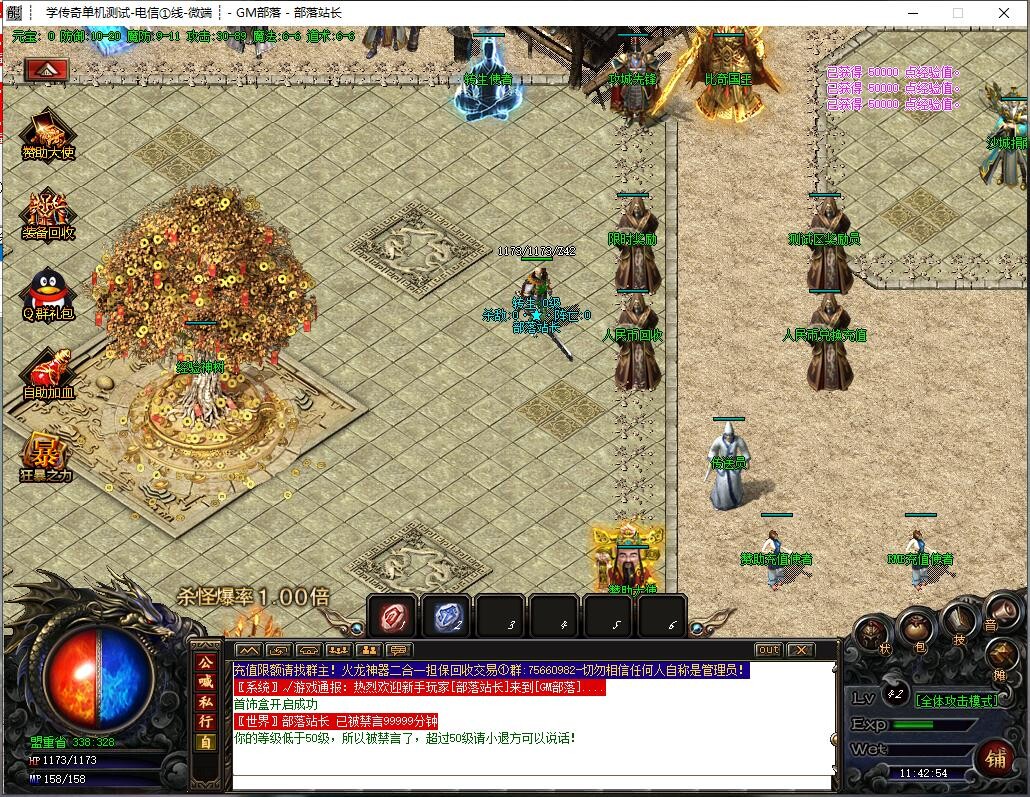Open the character status (状) helmet button
The height and width of the screenshot is (797, 1030).
(873, 634)
